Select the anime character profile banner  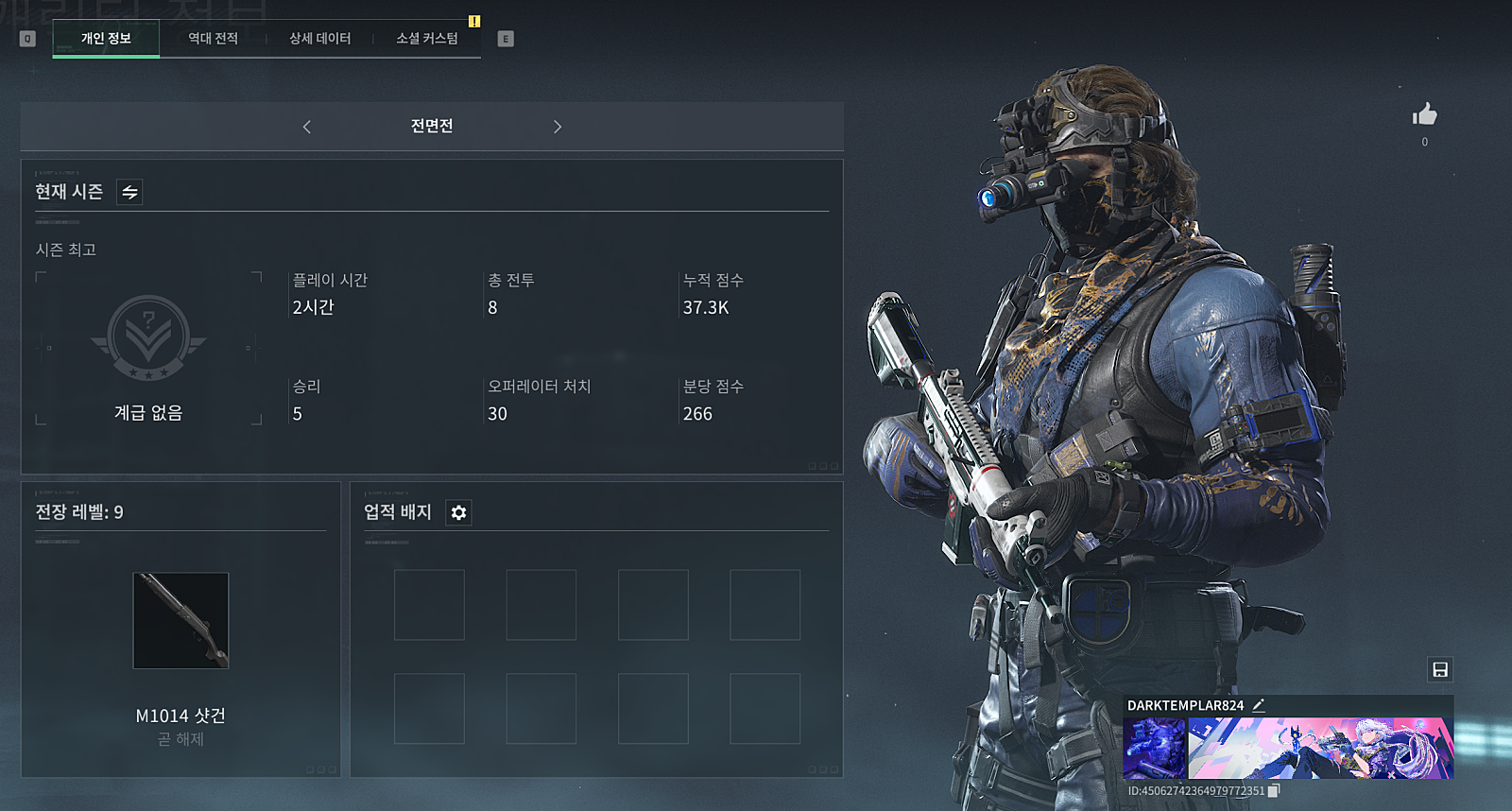(x=1320, y=748)
